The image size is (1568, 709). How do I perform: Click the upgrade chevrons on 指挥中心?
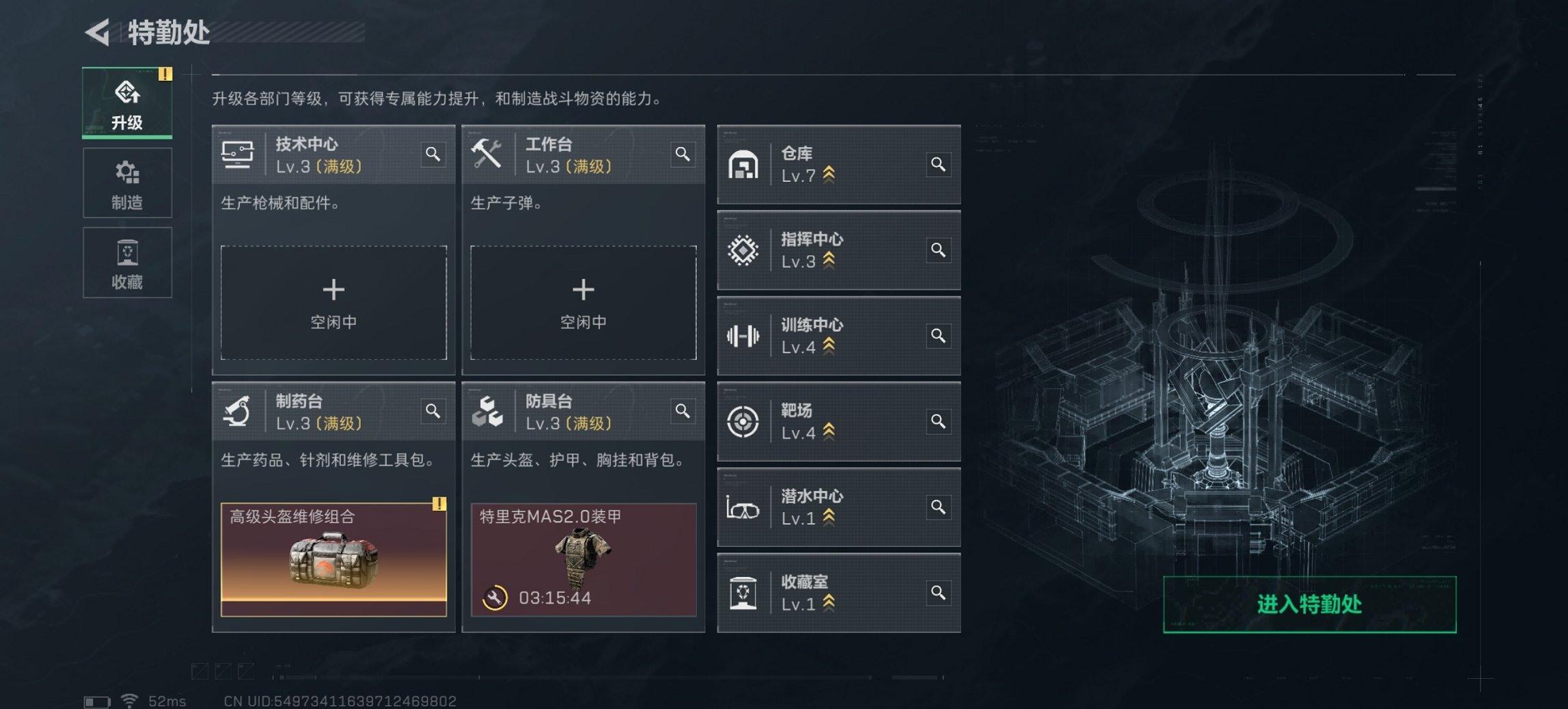(x=827, y=258)
